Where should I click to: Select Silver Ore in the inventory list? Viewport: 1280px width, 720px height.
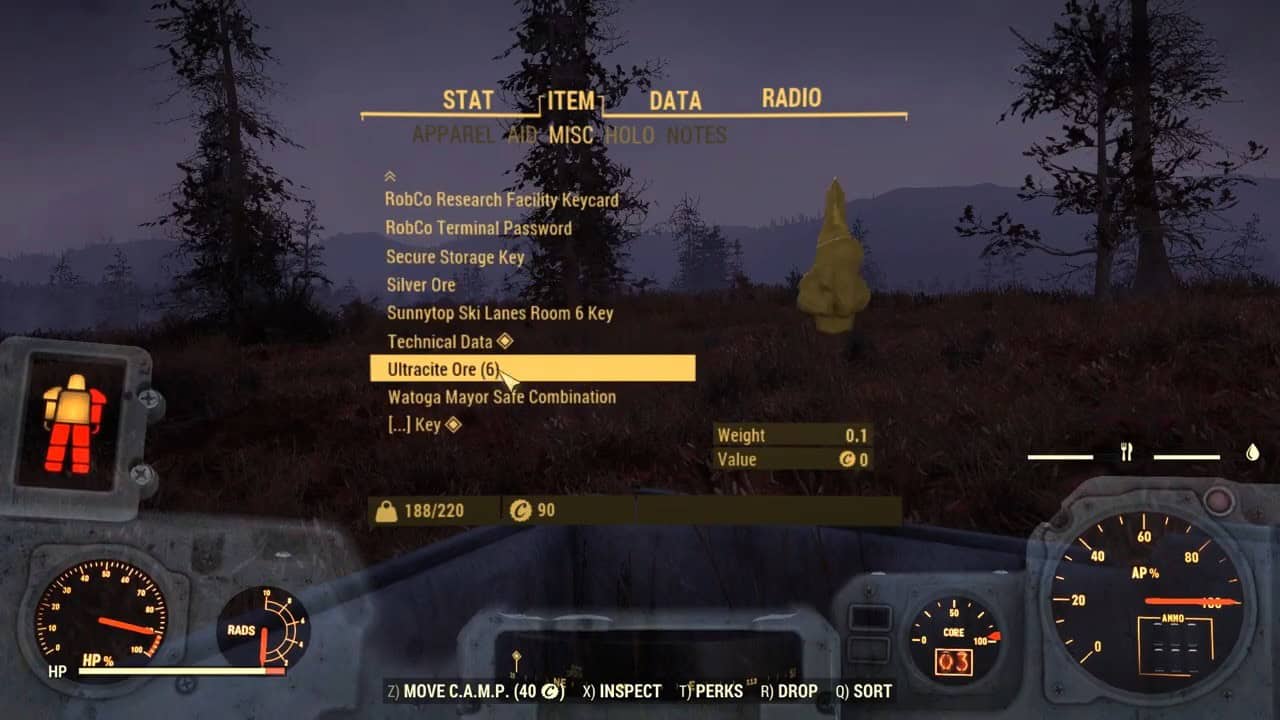(x=420, y=285)
